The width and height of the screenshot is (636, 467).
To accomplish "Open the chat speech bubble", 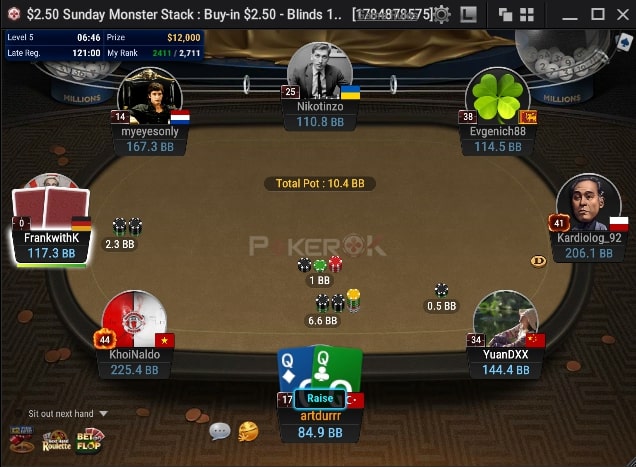I will 220,431.
